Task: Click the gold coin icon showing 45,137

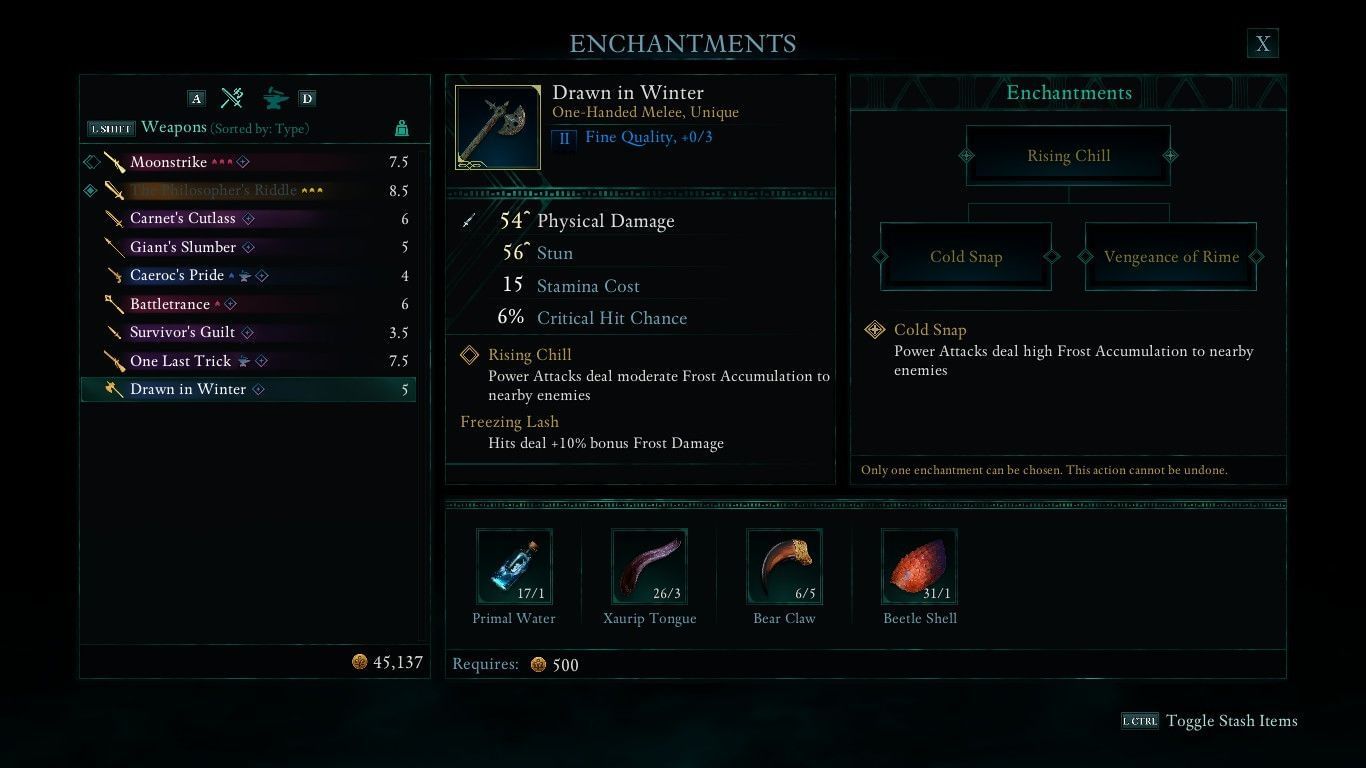Action: [362, 661]
